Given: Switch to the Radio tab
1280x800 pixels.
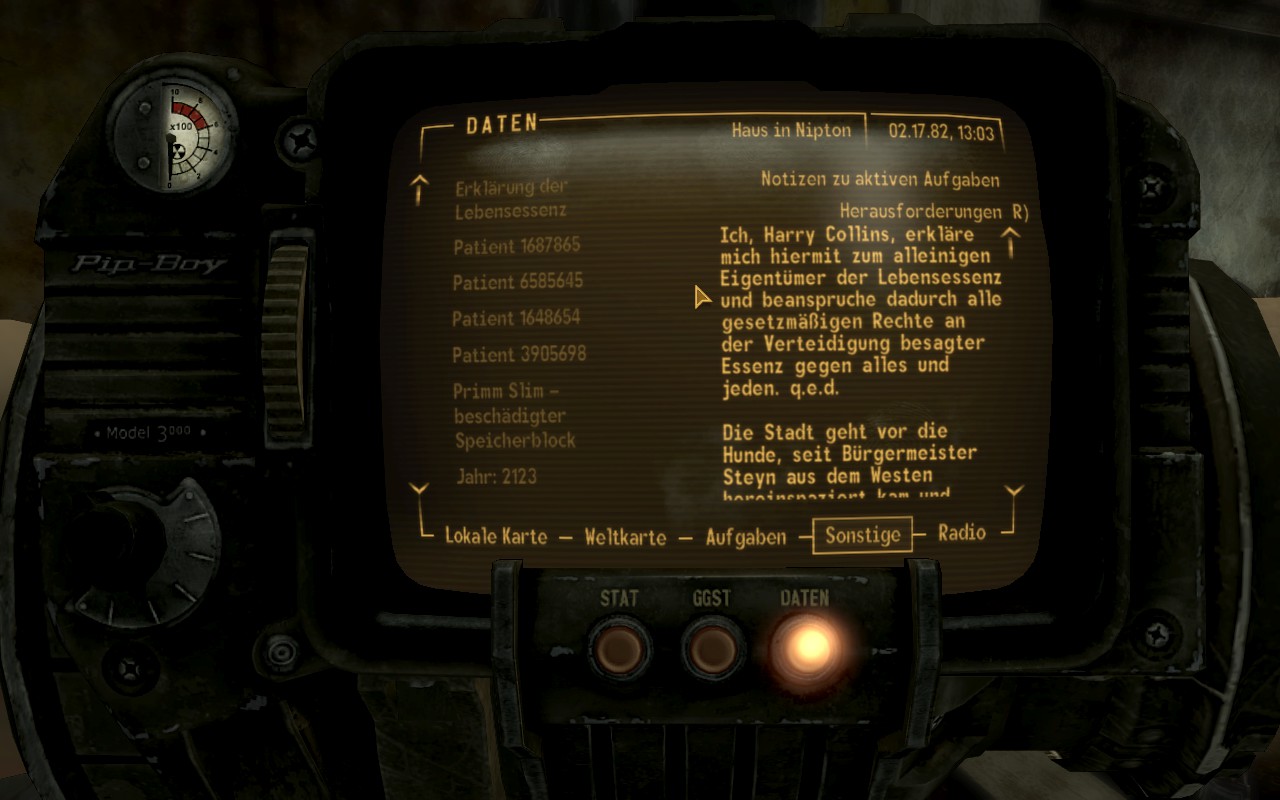Looking at the screenshot, I should click(x=961, y=533).
